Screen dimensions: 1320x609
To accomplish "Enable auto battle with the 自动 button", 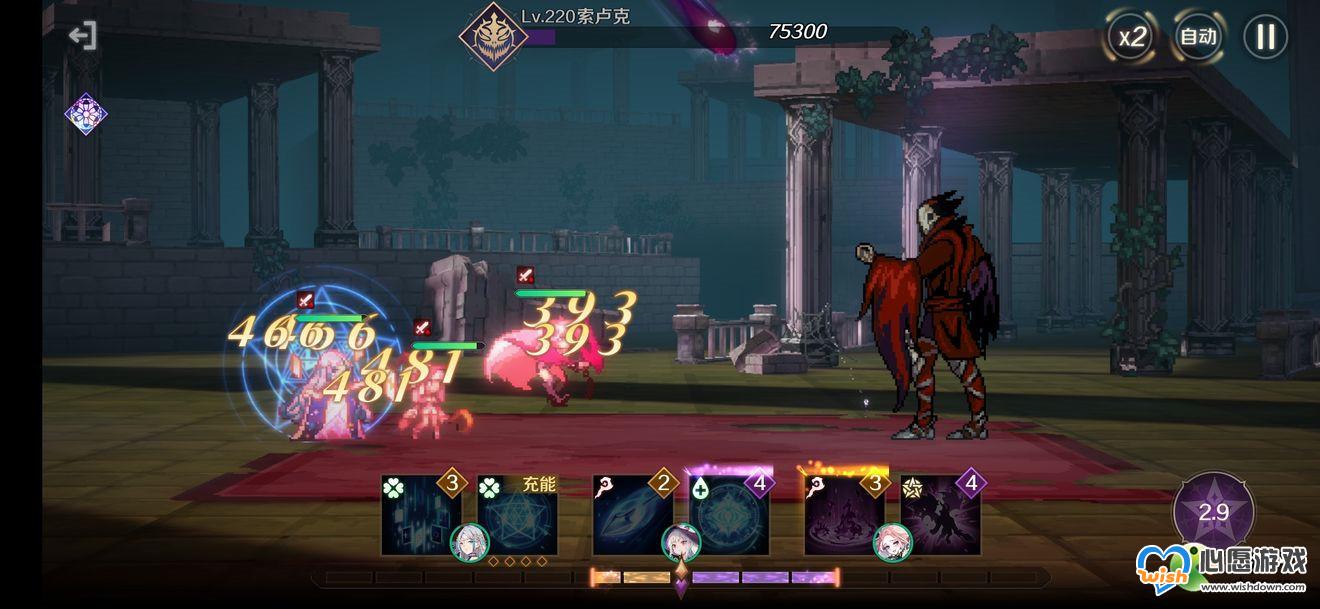I will tap(1198, 37).
